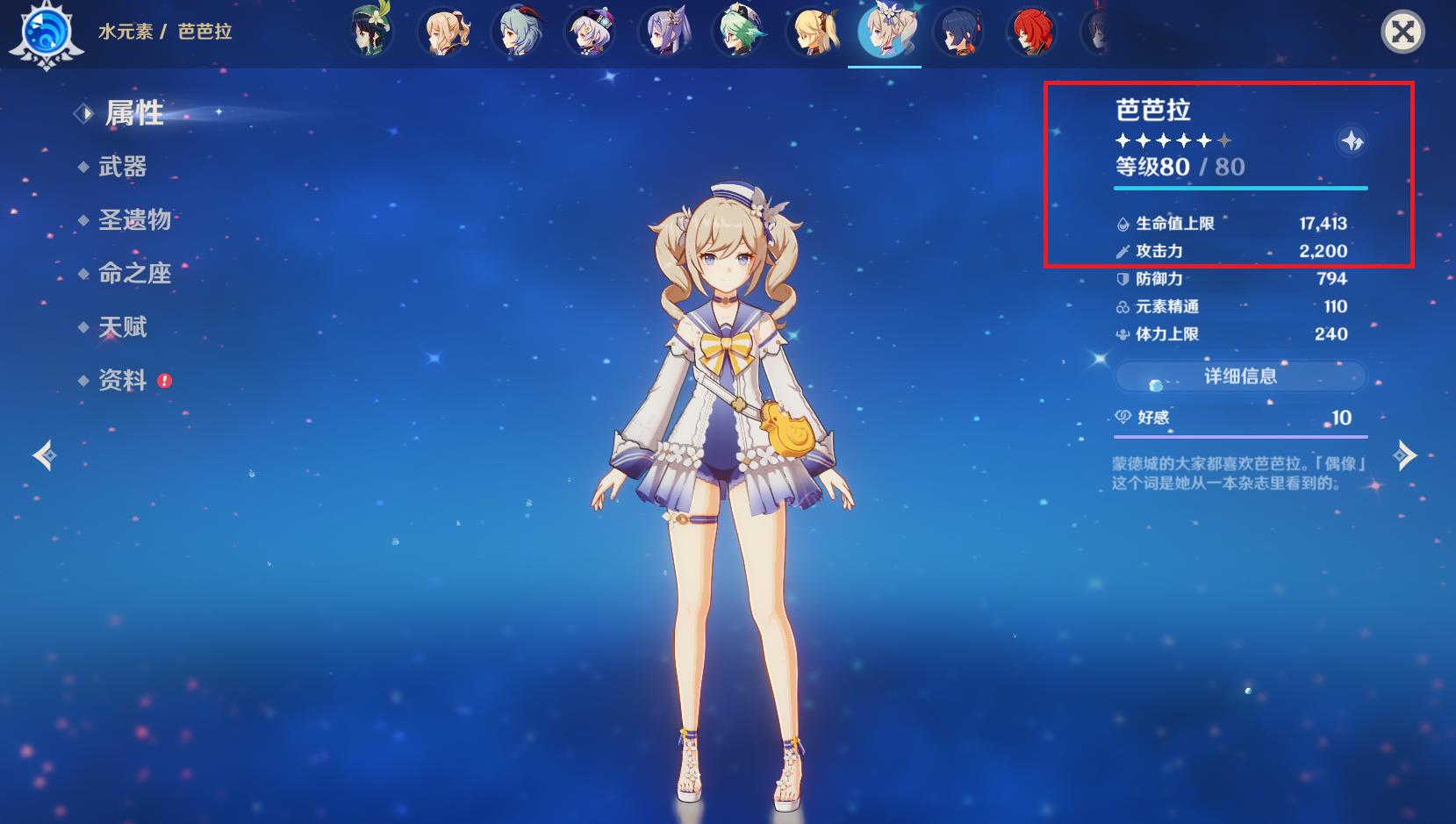Open the 天赋 talents section
This screenshot has height=824, width=1456.
122,327
